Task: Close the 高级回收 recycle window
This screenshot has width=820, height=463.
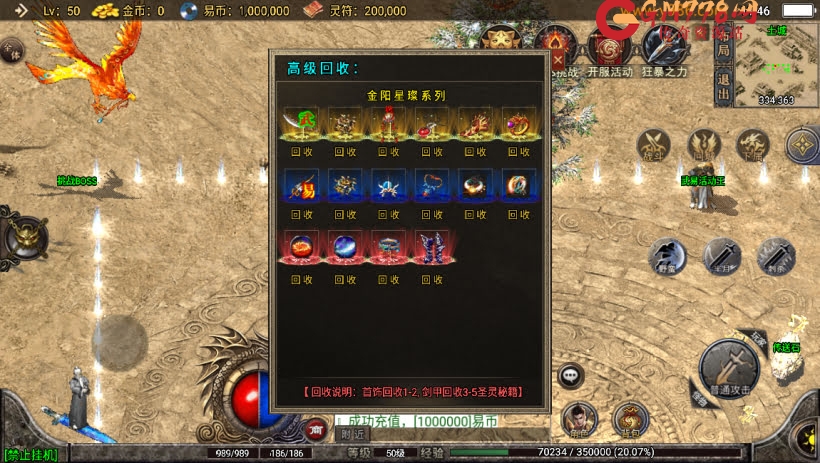Action: point(558,60)
